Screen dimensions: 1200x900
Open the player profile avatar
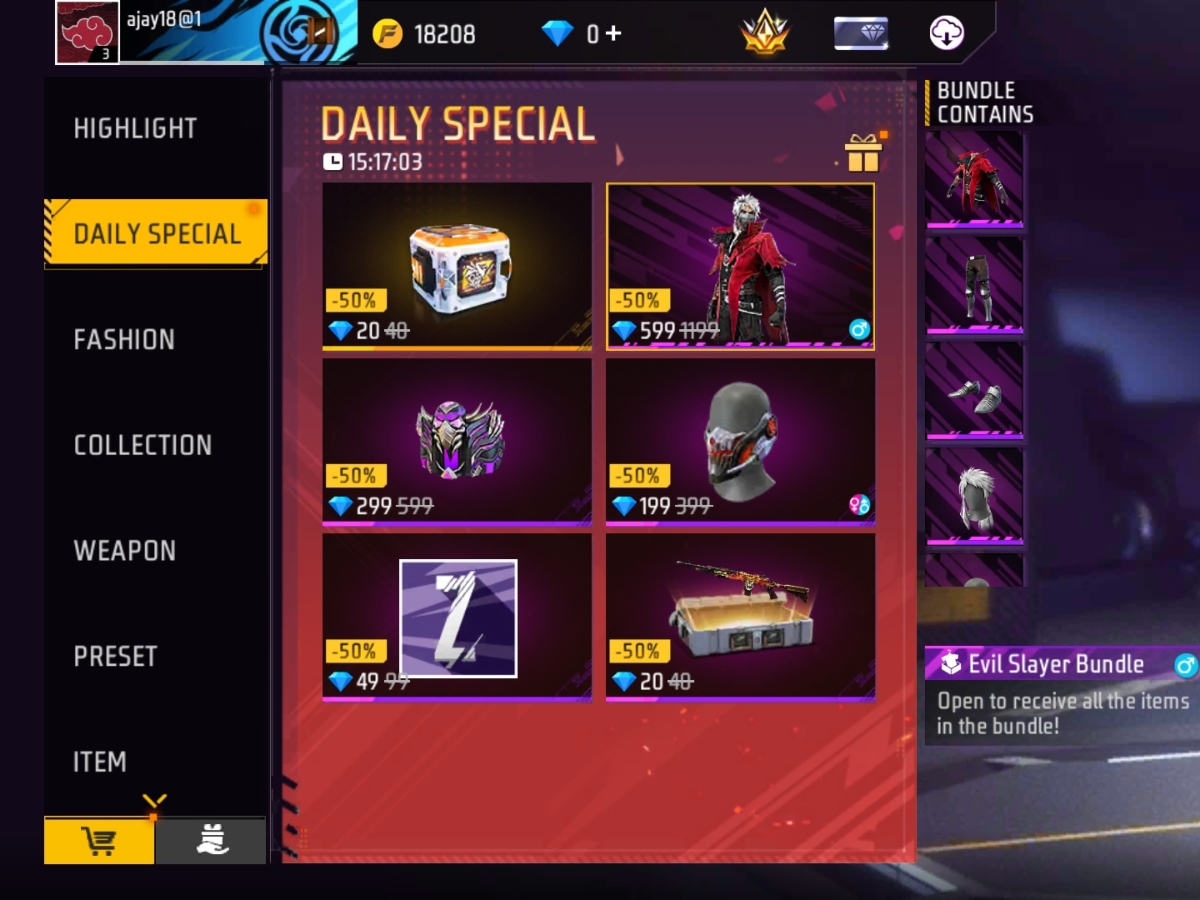point(87,32)
